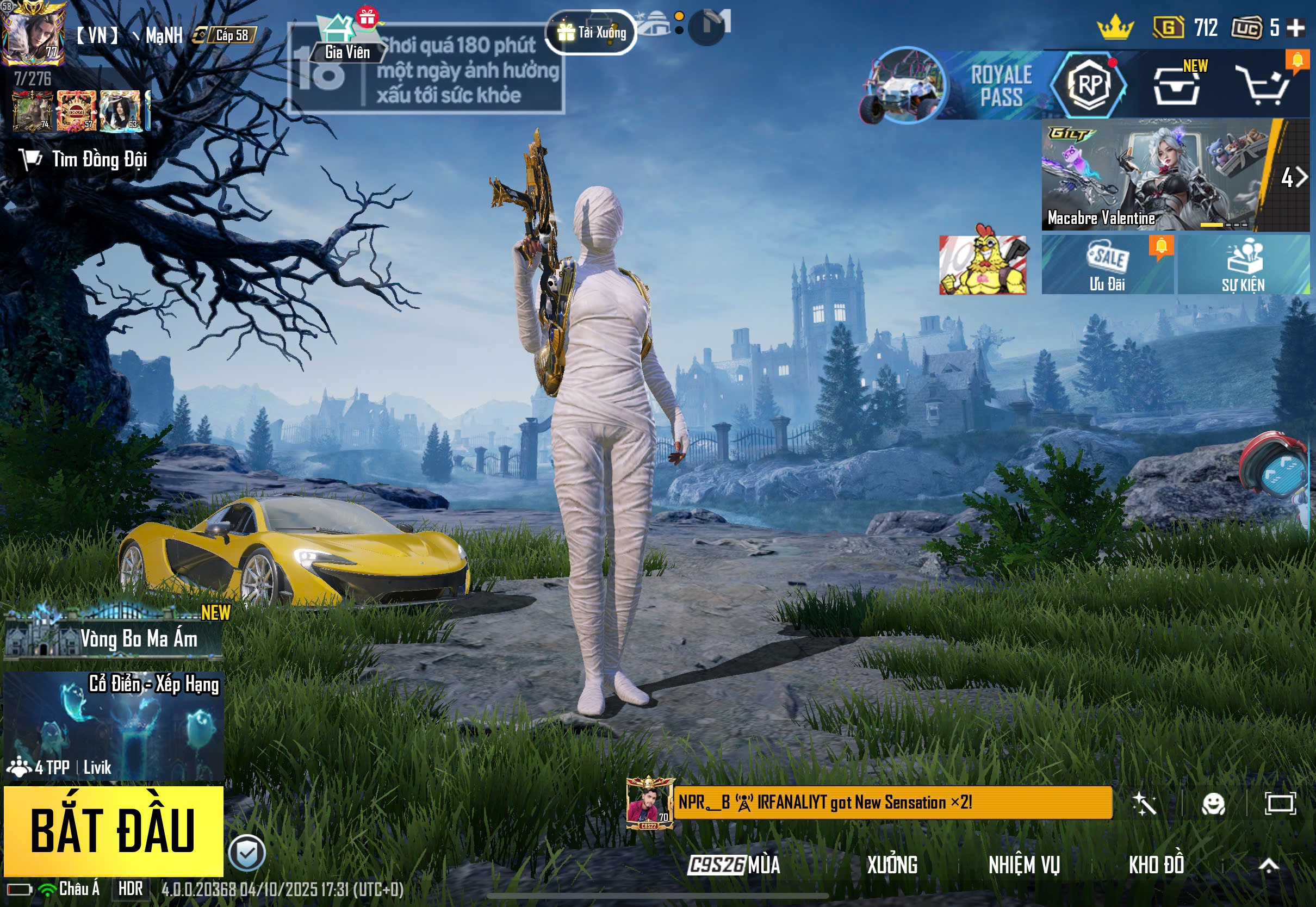Start the match with BẮT ĐẦU

coord(113,830)
